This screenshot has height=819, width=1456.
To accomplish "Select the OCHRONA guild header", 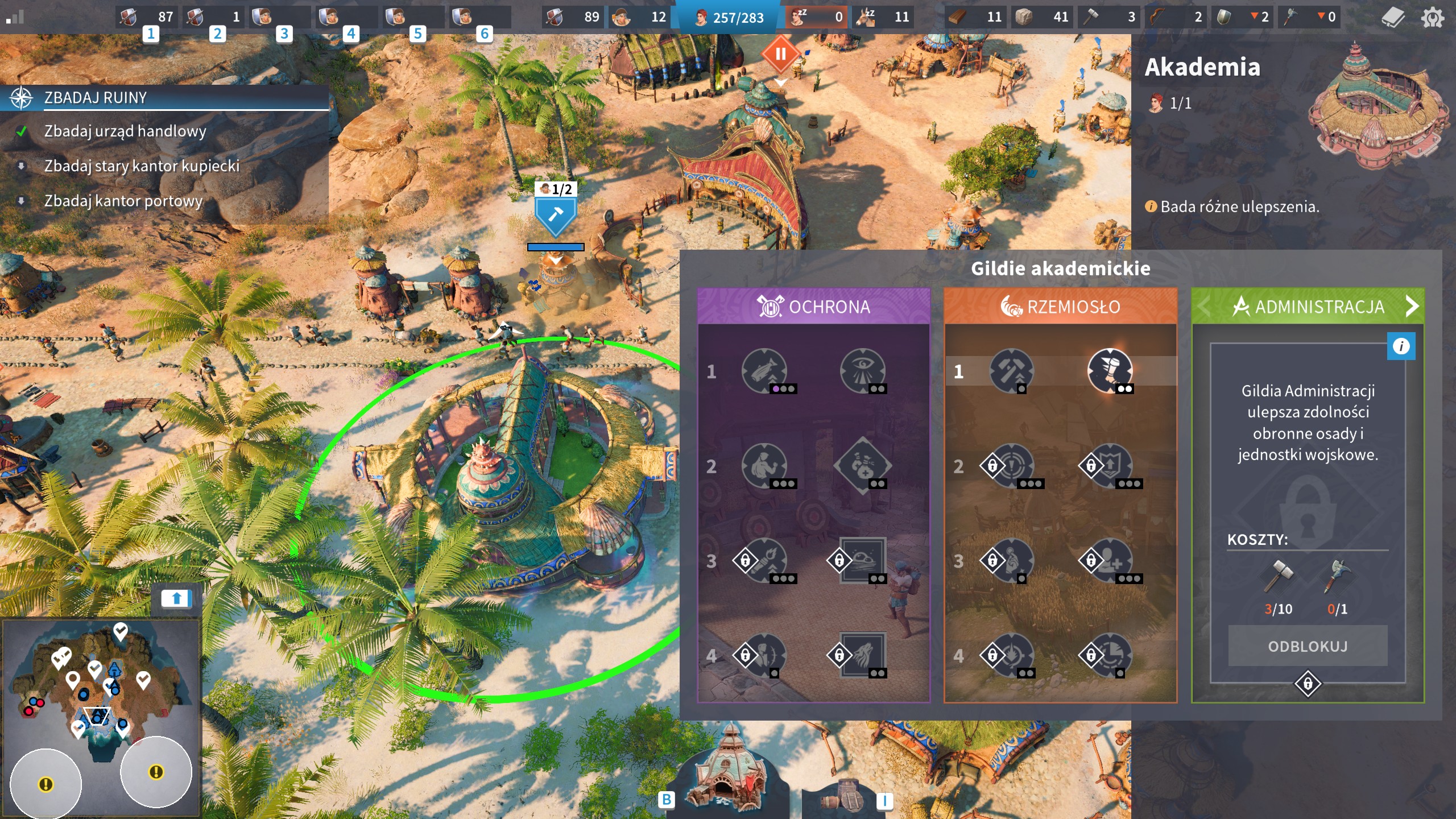I will [x=813, y=307].
